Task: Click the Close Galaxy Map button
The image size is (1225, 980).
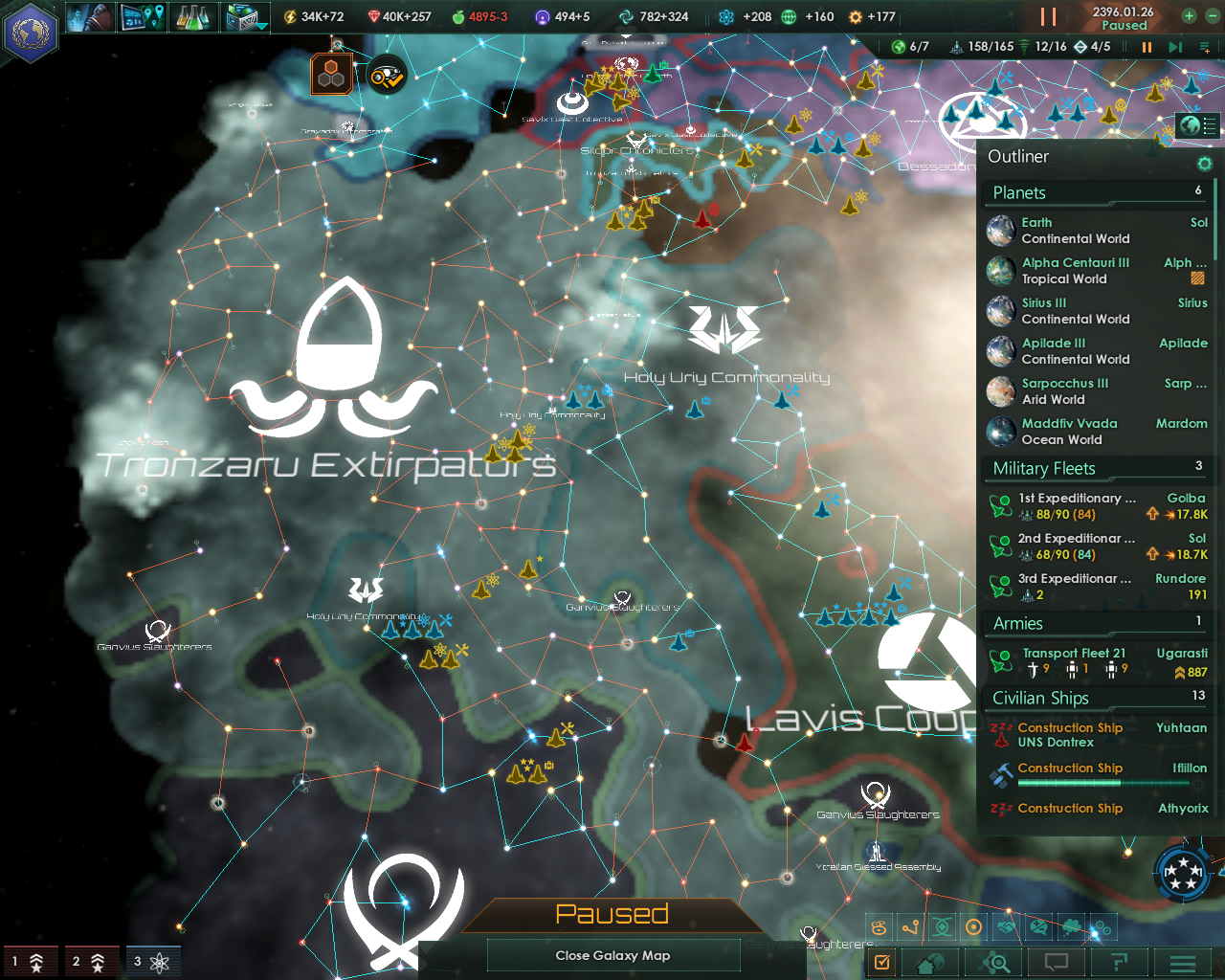Action: 612,955
